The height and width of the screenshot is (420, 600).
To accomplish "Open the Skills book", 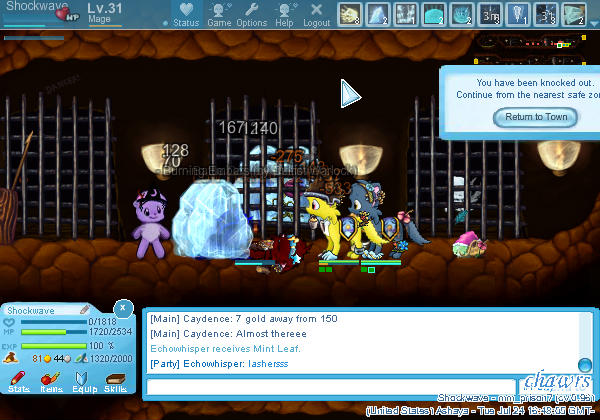I will [115, 380].
